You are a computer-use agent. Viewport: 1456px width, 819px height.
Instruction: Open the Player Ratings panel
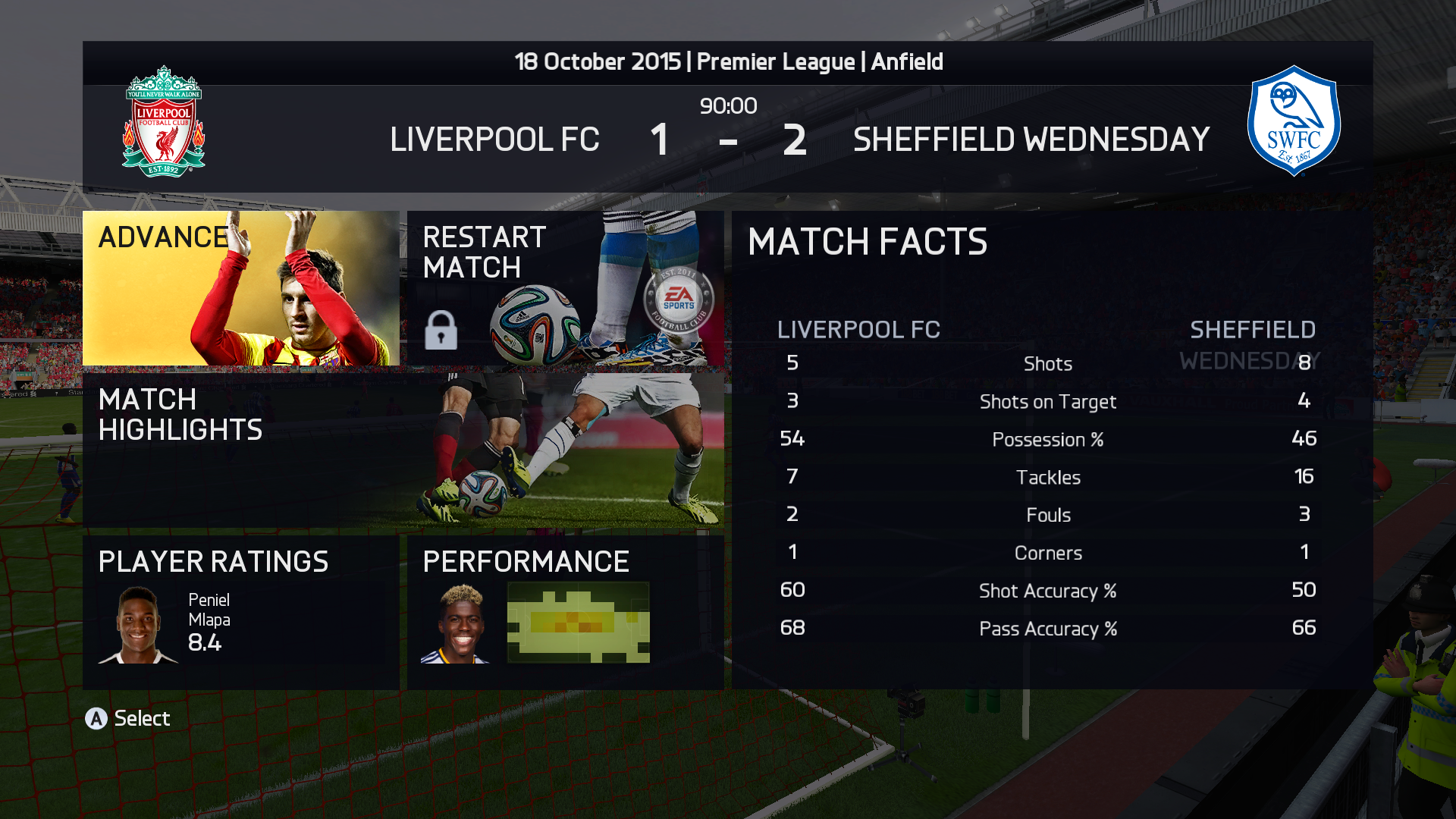[240, 612]
